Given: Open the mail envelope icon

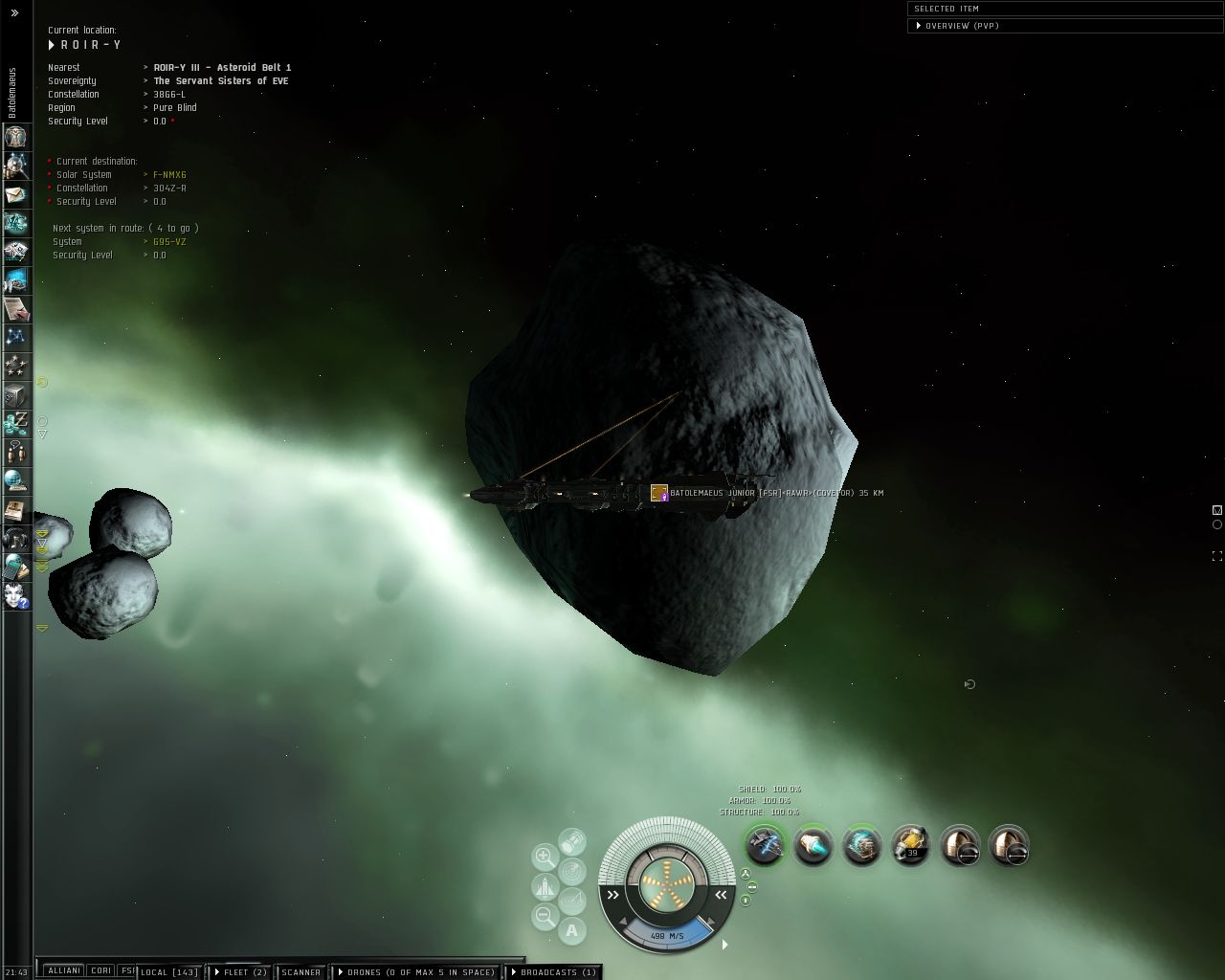Looking at the screenshot, I should (x=16, y=194).
